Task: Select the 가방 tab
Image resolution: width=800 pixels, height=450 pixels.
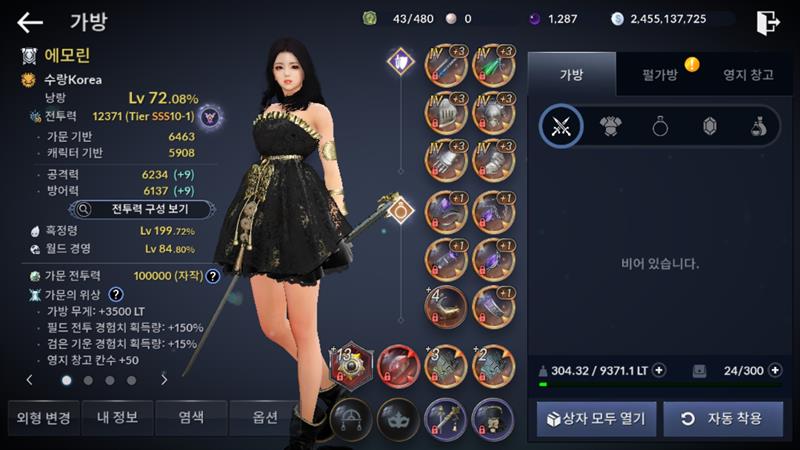Action: click(570, 74)
